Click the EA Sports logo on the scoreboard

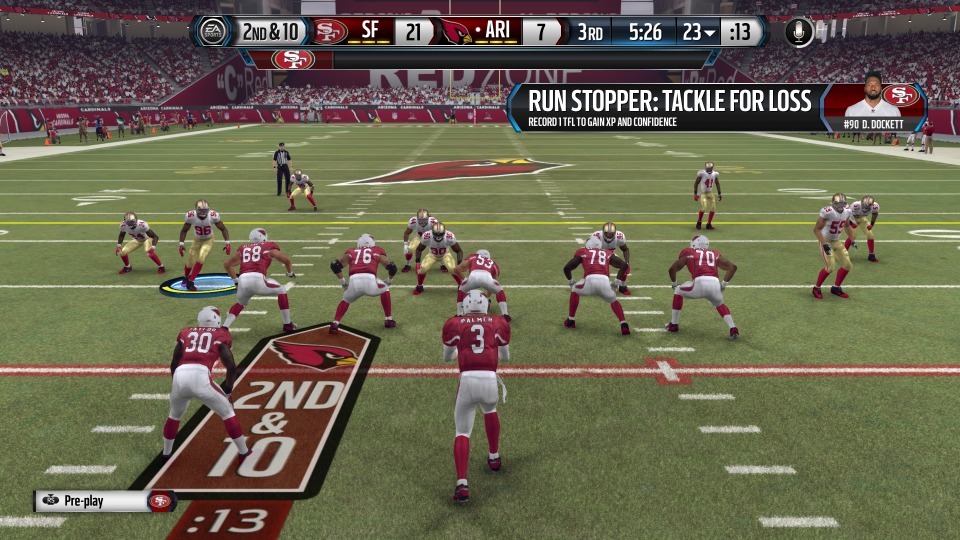pos(213,32)
